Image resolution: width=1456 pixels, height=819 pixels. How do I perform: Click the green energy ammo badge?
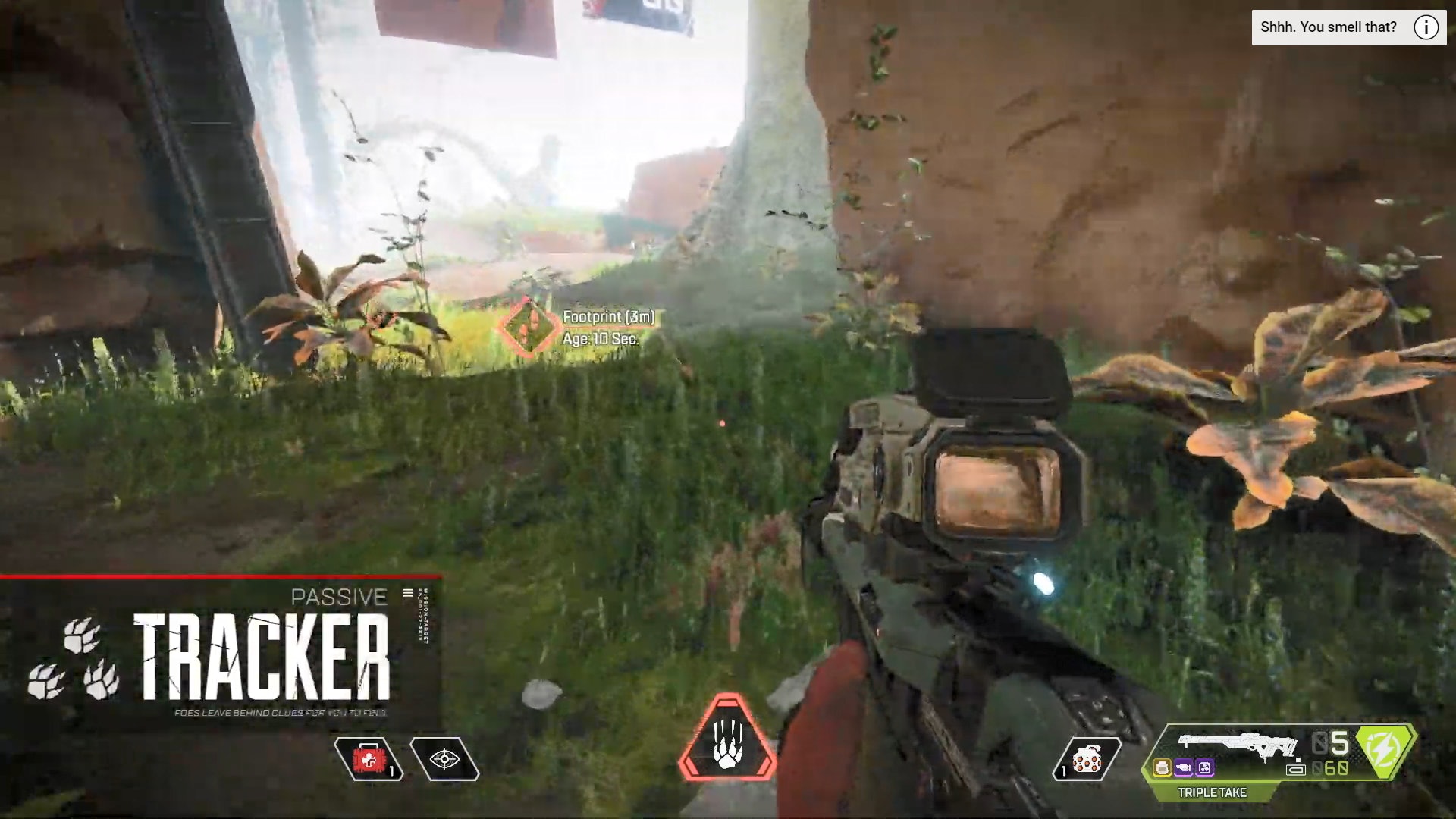1385,751
